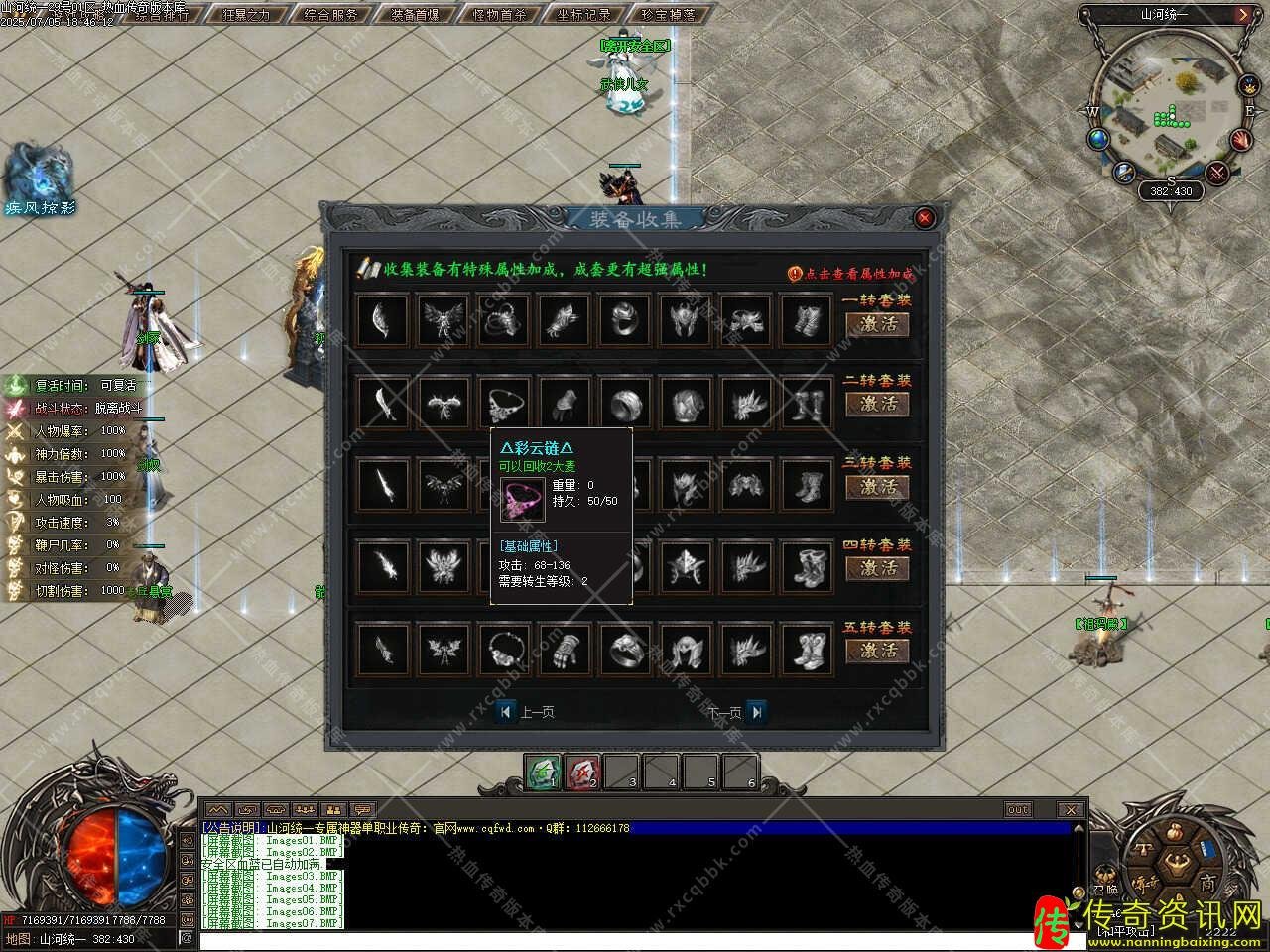
Task: View attribute bonuses via 点击查看属性加成
Action: (x=851, y=273)
